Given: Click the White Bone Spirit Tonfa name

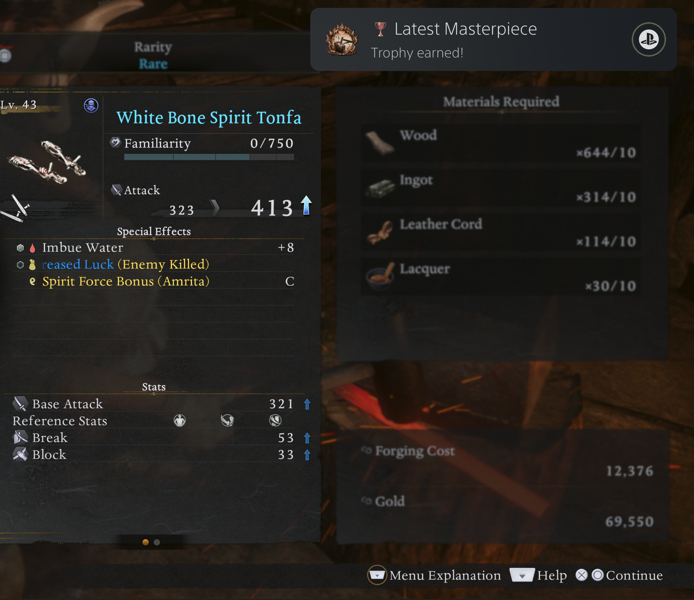Looking at the screenshot, I should click(208, 118).
